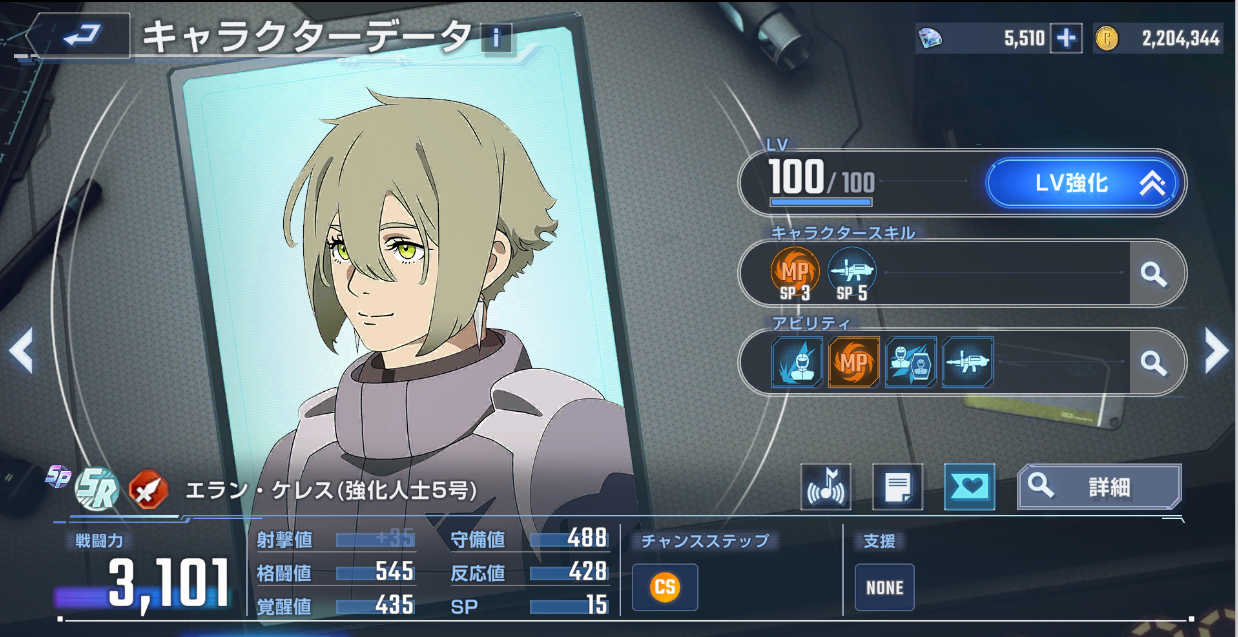Image resolution: width=1238 pixels, height=637 pixels.
Task: Go back using the return arrow button
Action: 80,36
